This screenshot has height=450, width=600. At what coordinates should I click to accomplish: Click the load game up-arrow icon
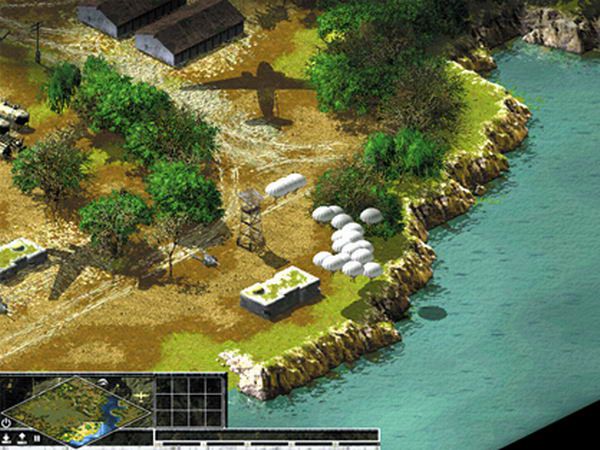point(22,437)
